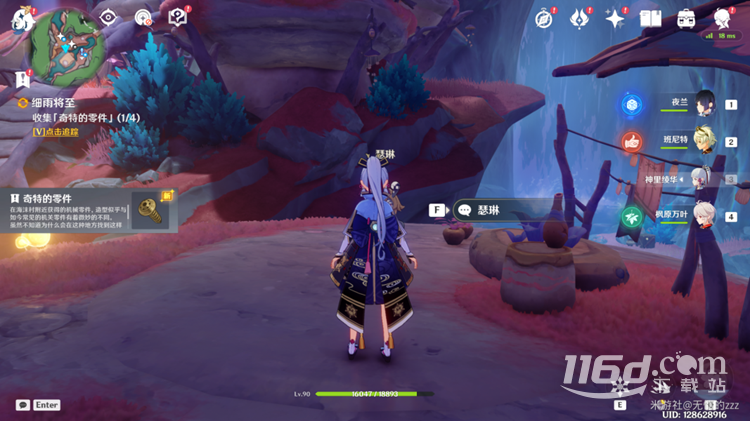Open the compass events icon
This screenshot has height=421, width=750.
point(544,18)
